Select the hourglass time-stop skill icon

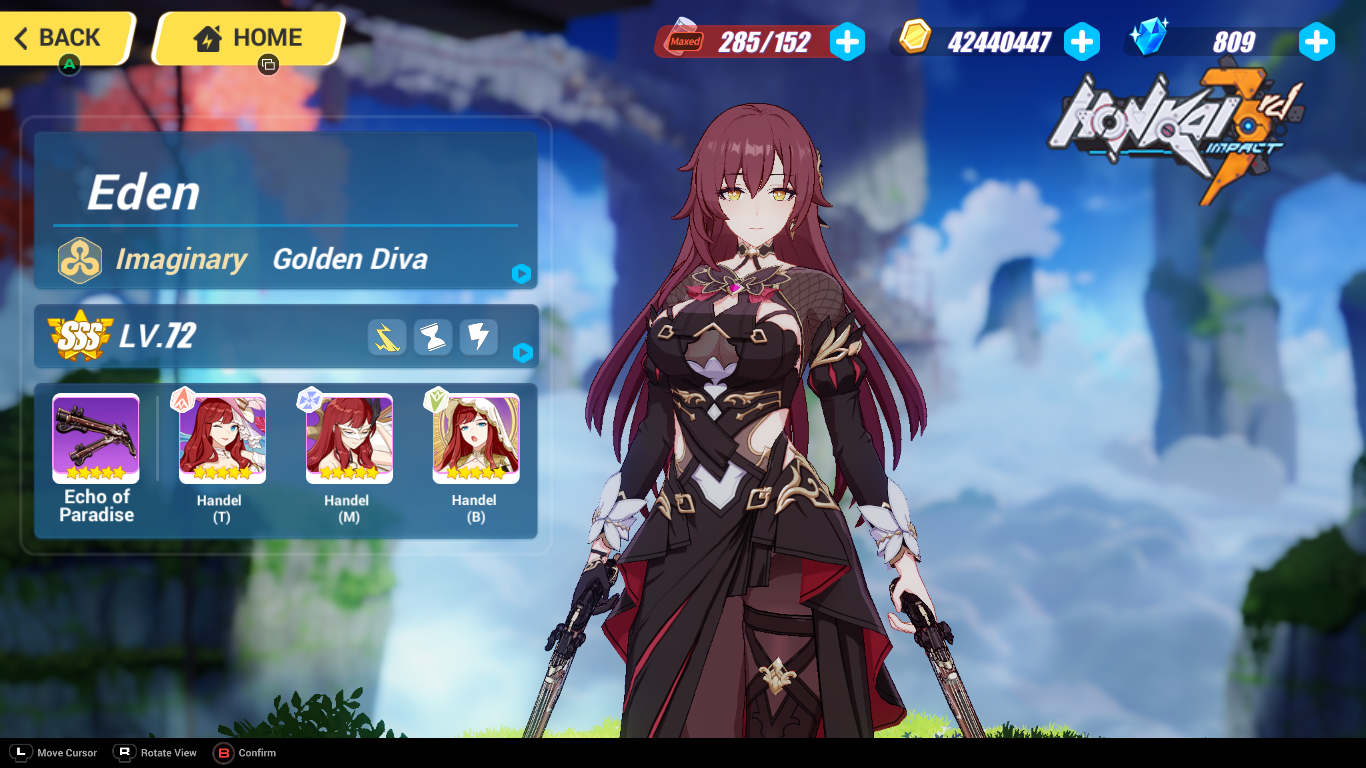click(432, 337)
